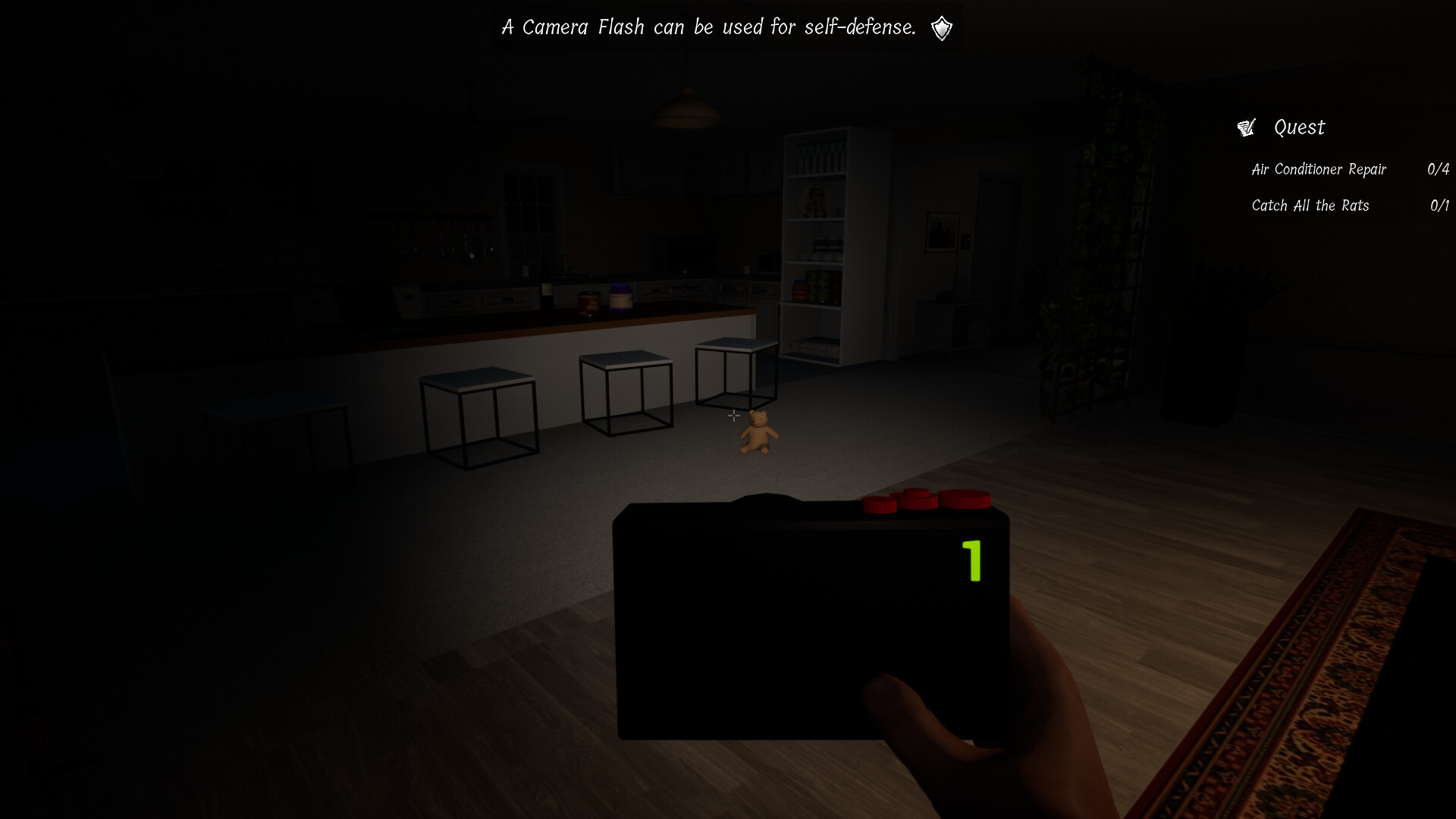This screenshot has height=819, width=1456.
Task: Open the hint banner message at top
Action: 709,27
